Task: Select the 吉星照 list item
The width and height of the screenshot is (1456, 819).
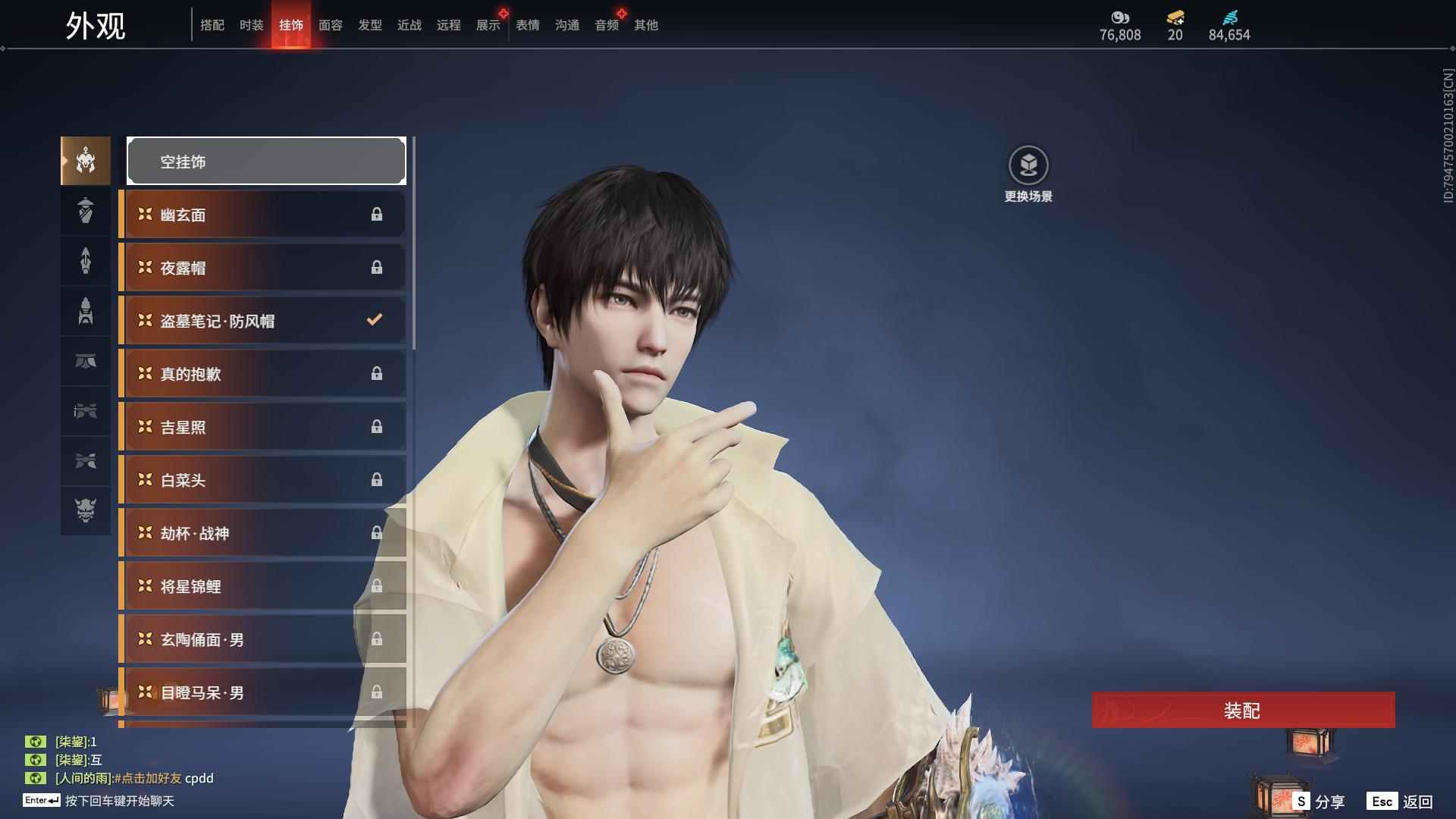Action: [262, 427]
